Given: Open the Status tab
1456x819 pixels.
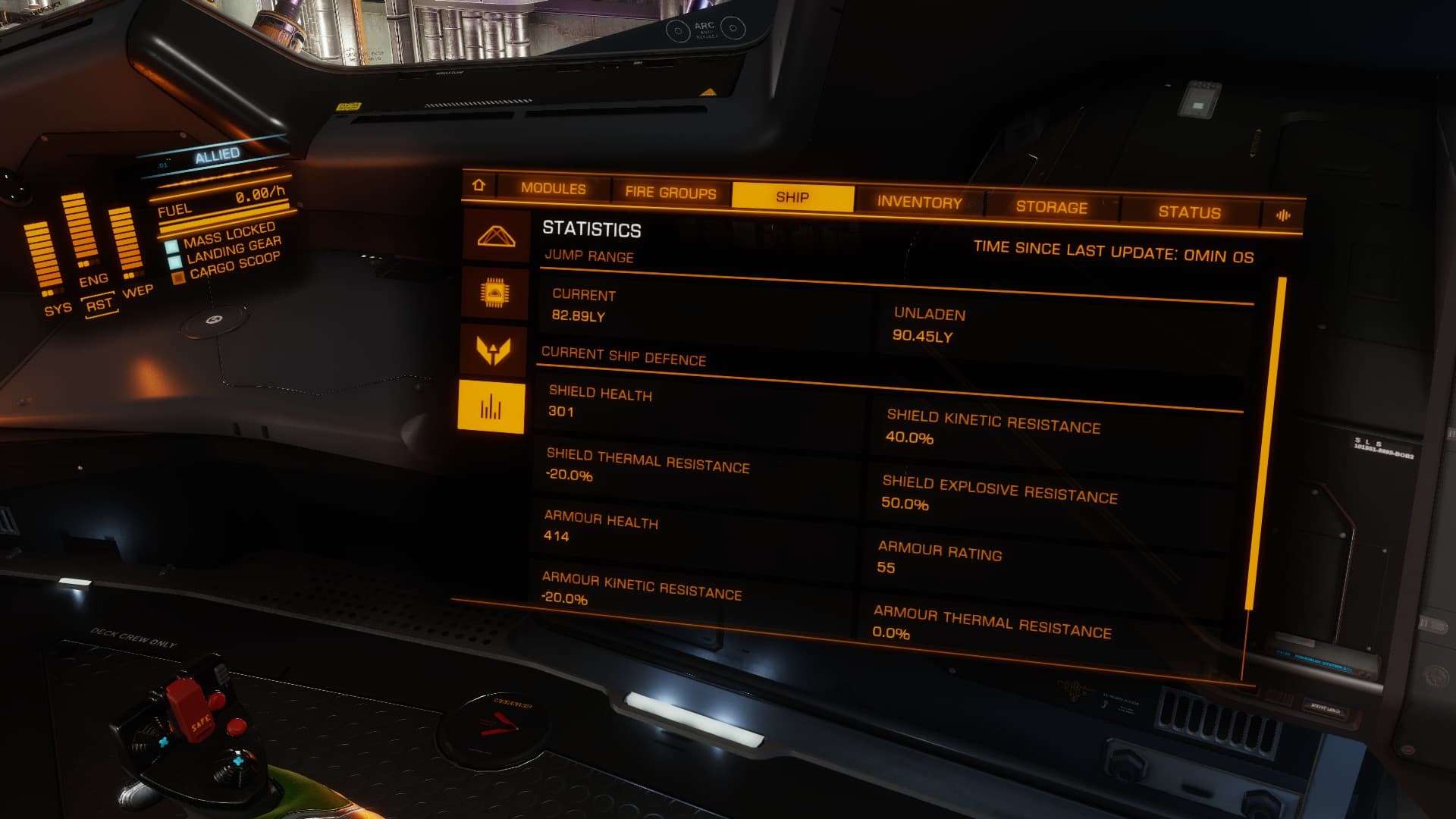Looking at the screenshot, I should tap(1189, 212).
